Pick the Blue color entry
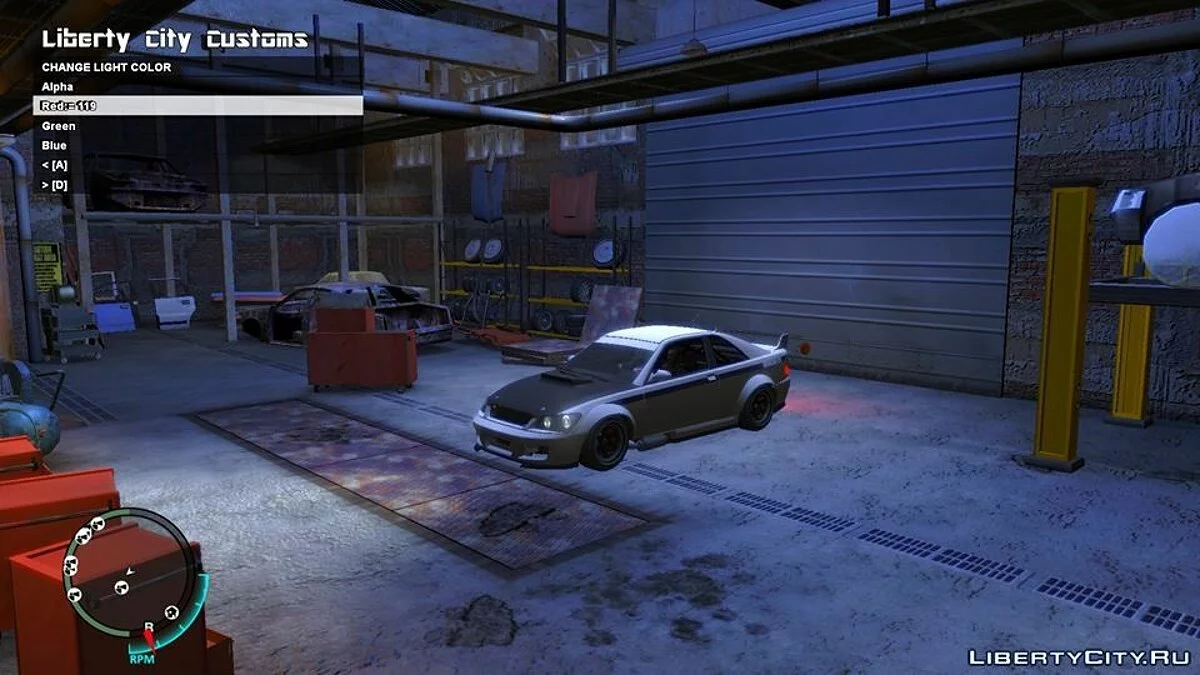The width and height of the screenshot is (1200, 675). [54, 146]
